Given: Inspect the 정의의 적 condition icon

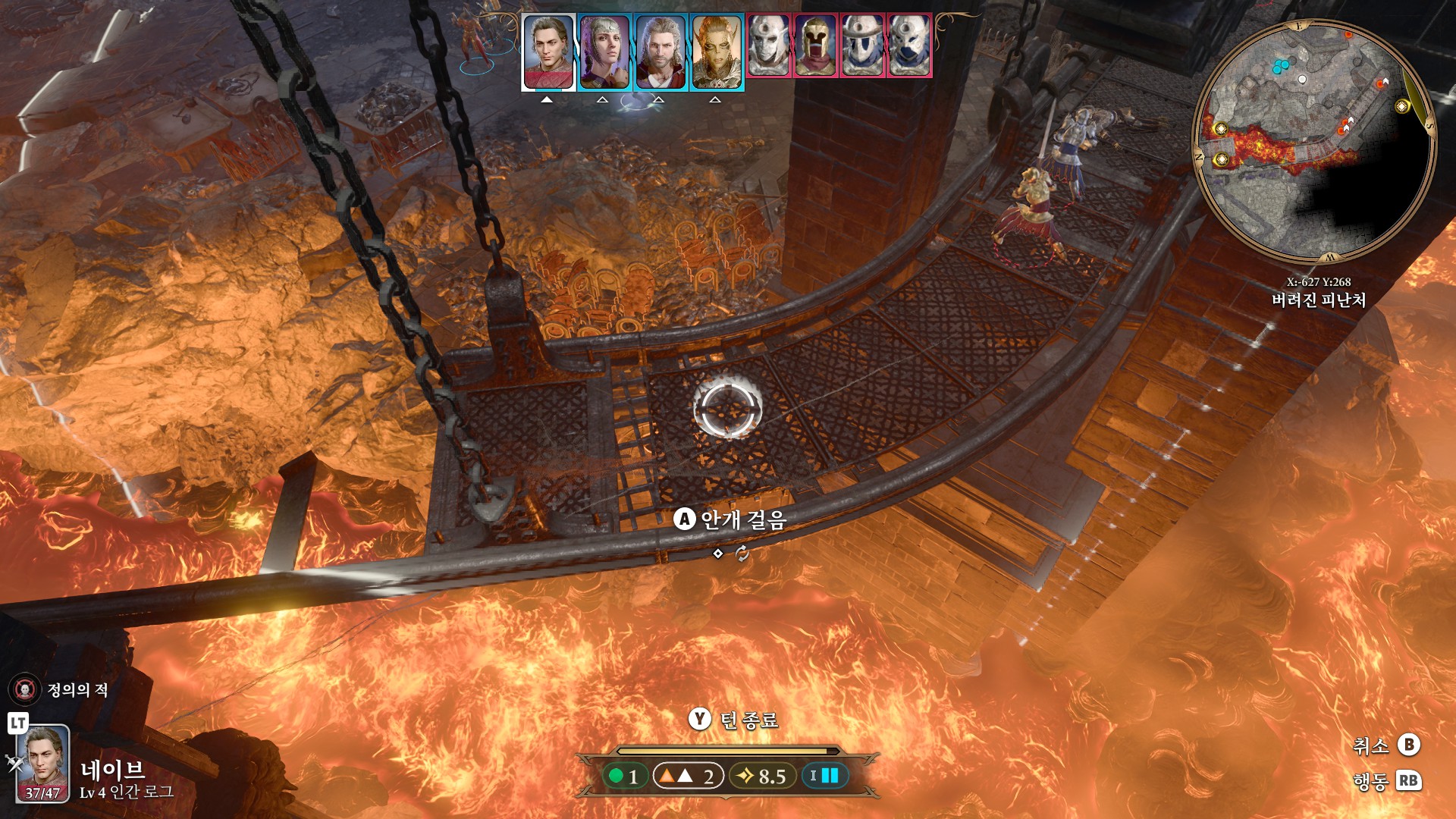Looking at the screenshot, I should click(24, 689).
